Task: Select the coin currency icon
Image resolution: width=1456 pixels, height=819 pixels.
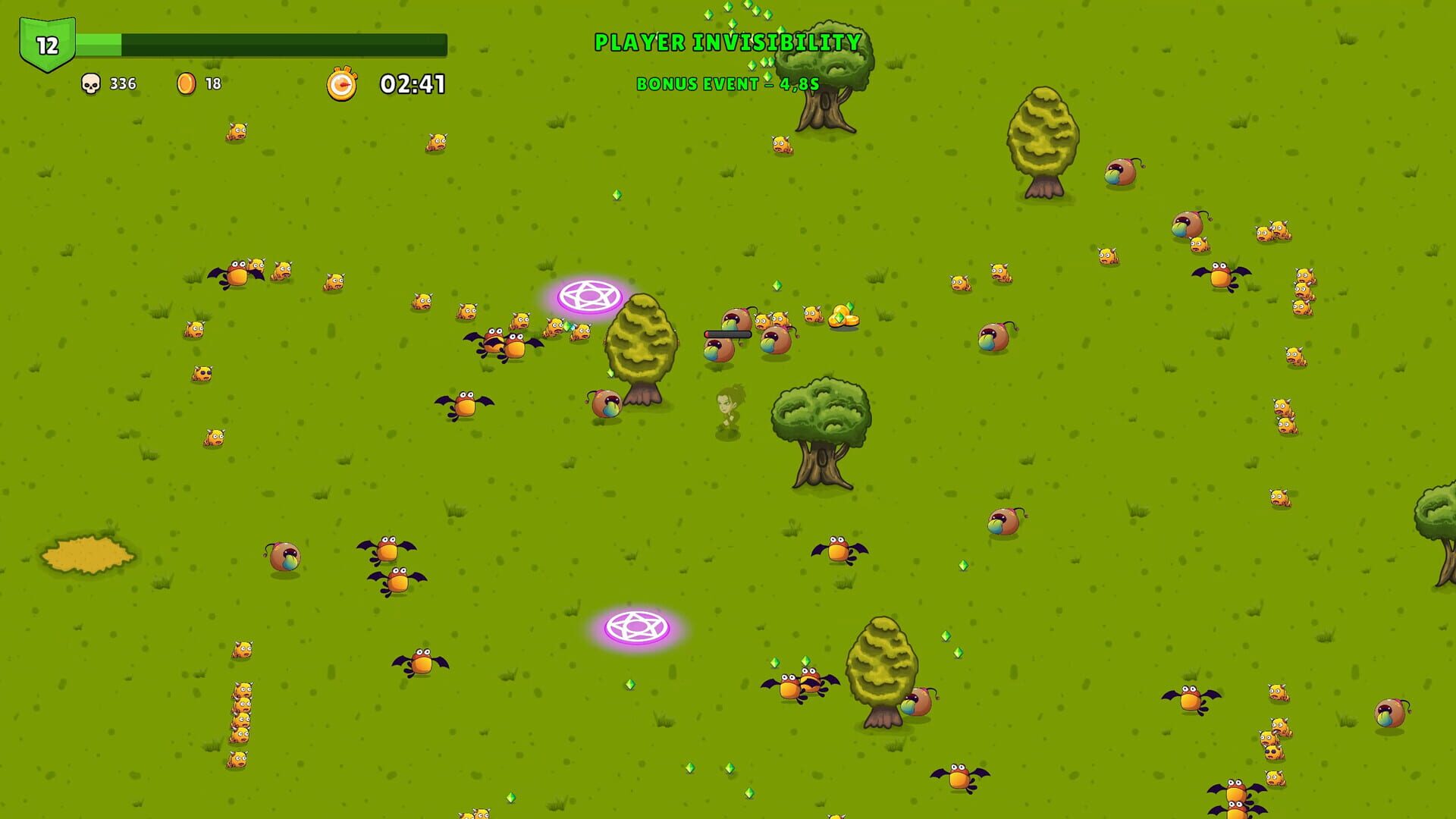Action: 186,84
